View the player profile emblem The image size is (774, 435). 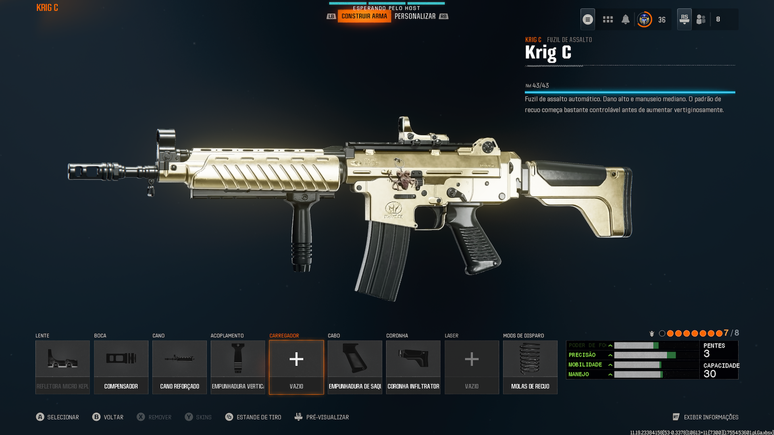coord(645,19)
